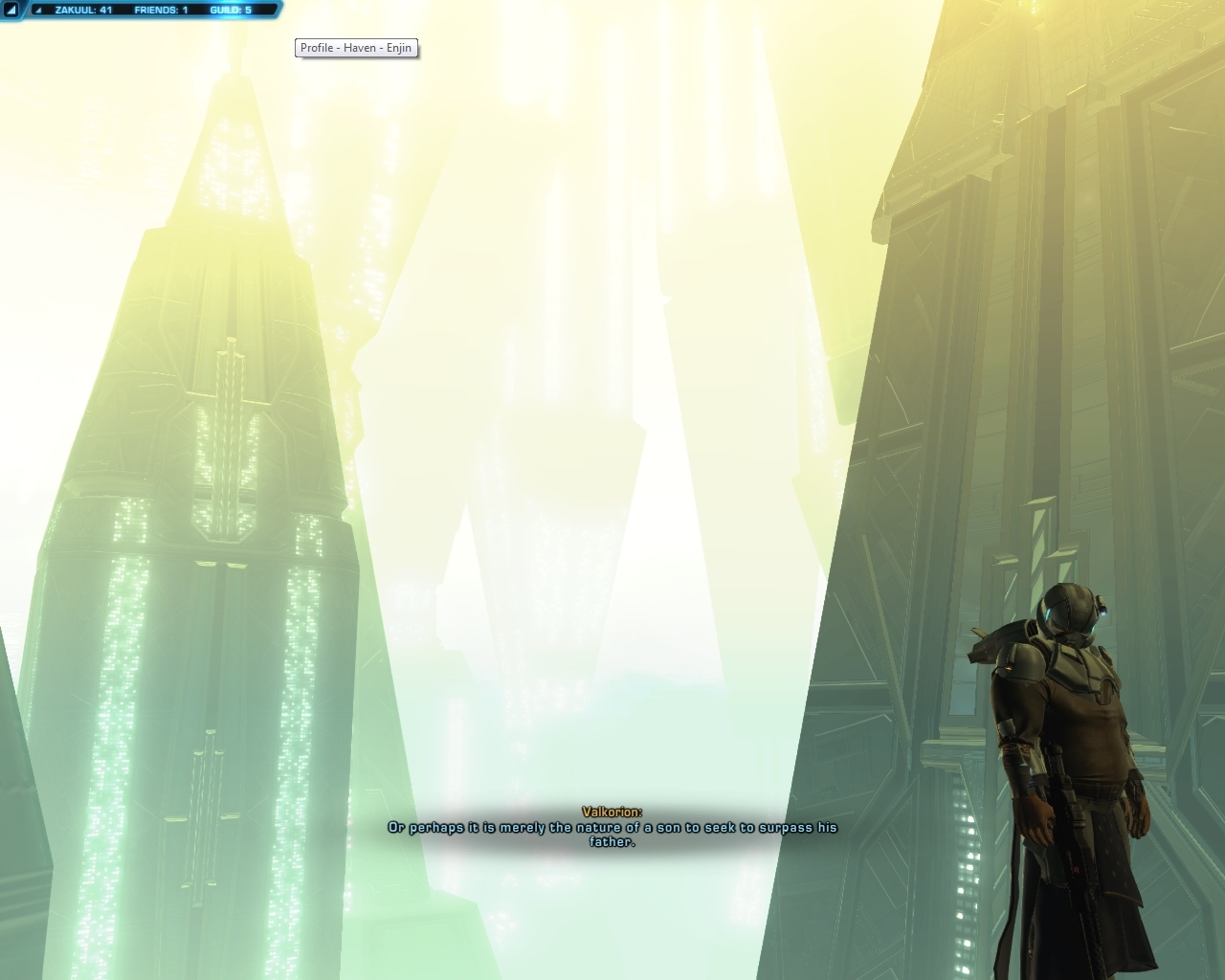The image size is (1225, 980).
Task: Collapse the ZAKUUL channel listing
Action: [x=83, y=10]
